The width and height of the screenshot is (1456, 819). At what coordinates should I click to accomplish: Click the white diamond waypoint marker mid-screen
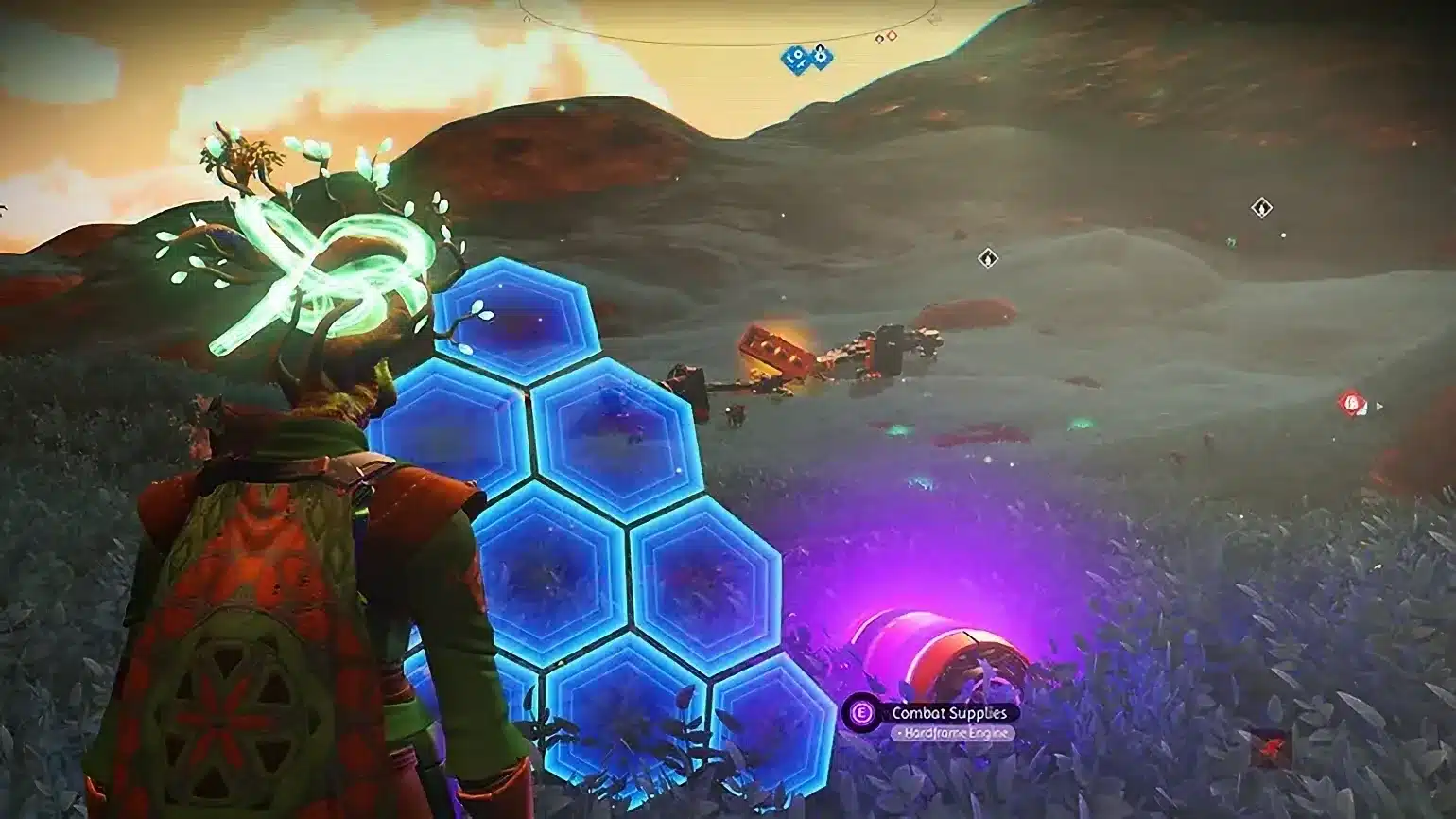click(987, 256)
